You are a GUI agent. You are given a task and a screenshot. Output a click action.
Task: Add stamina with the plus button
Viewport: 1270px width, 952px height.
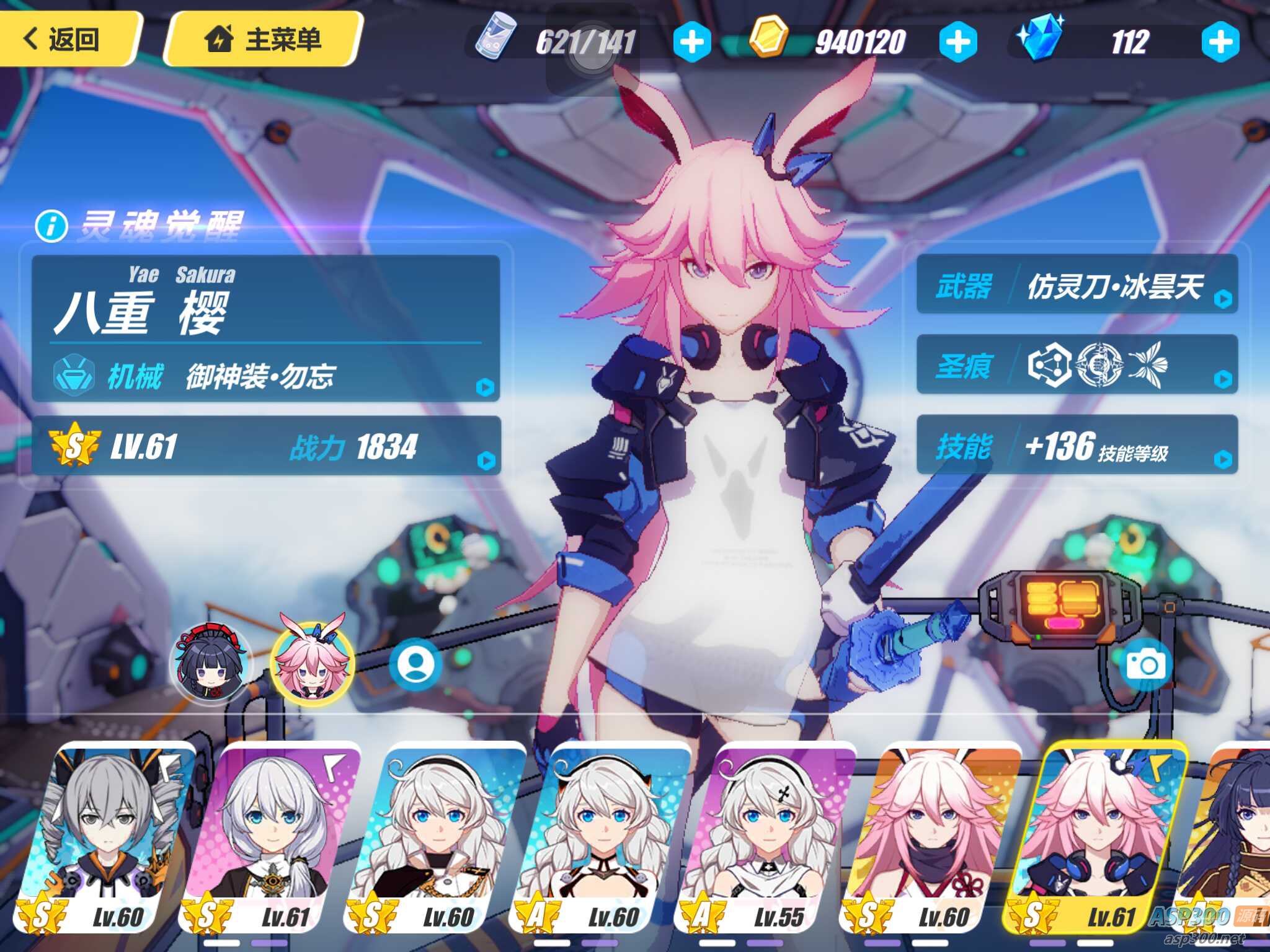point(691,42)
